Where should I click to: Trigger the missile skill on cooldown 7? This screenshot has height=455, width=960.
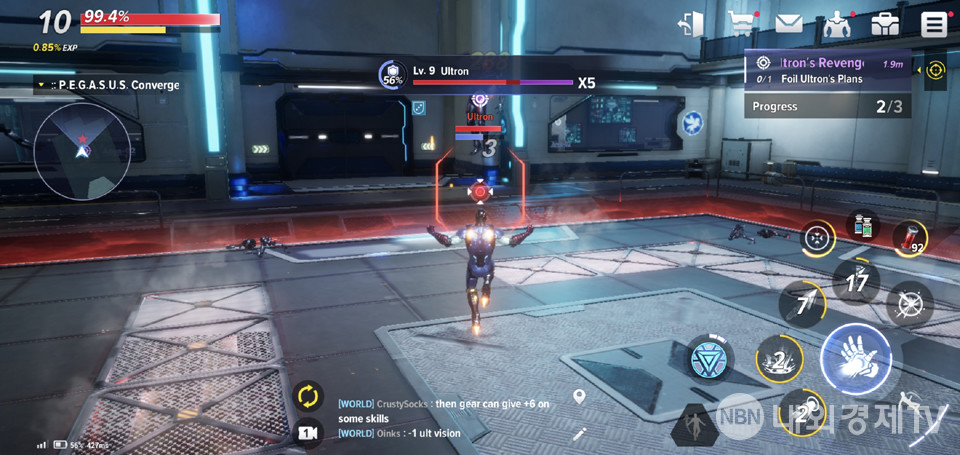point(803,305)
